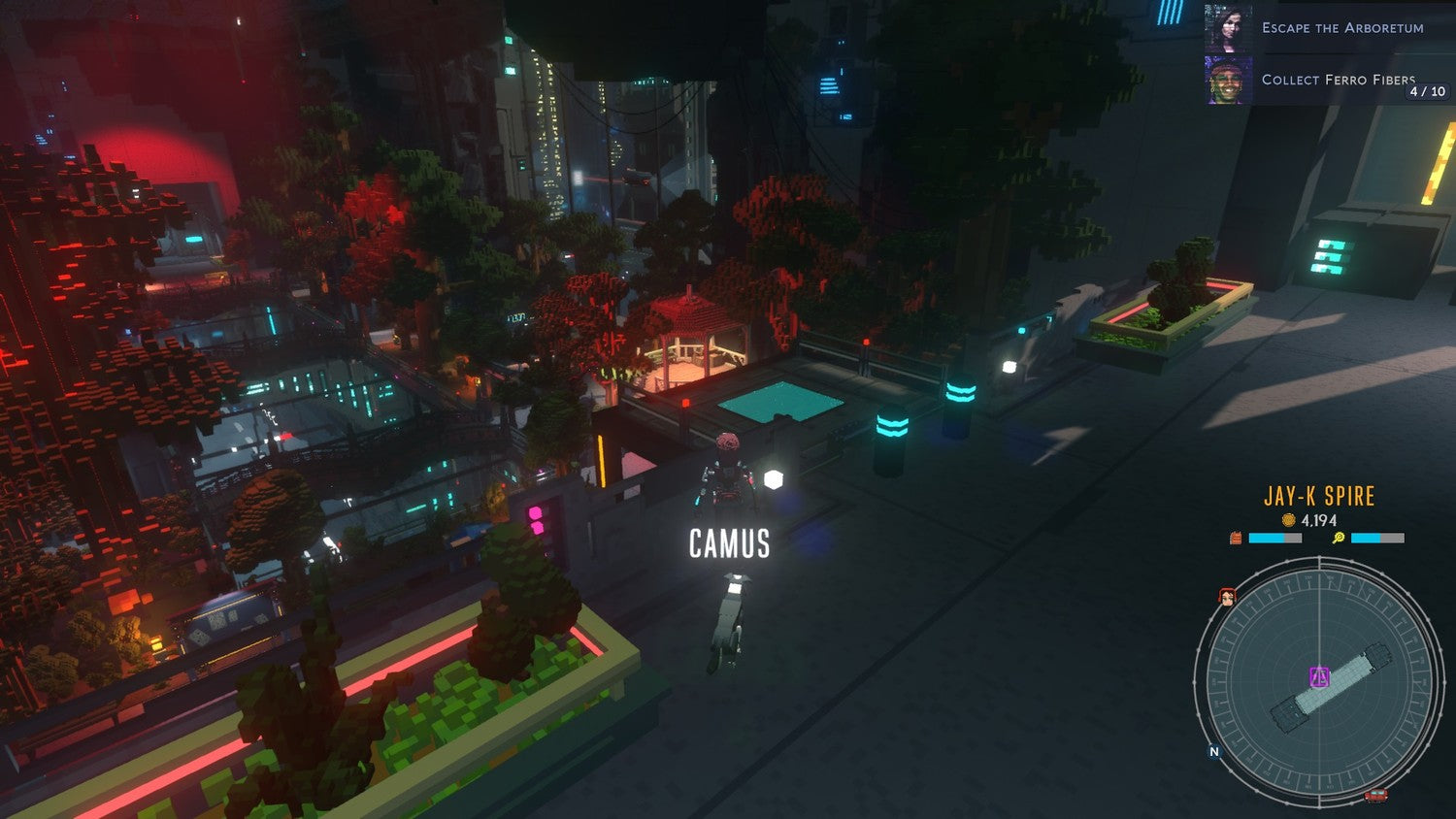The image size is (1456, 819).
Task: Click the woman portrait beside Escape the Arboretum
Action: click(1228, 28)
